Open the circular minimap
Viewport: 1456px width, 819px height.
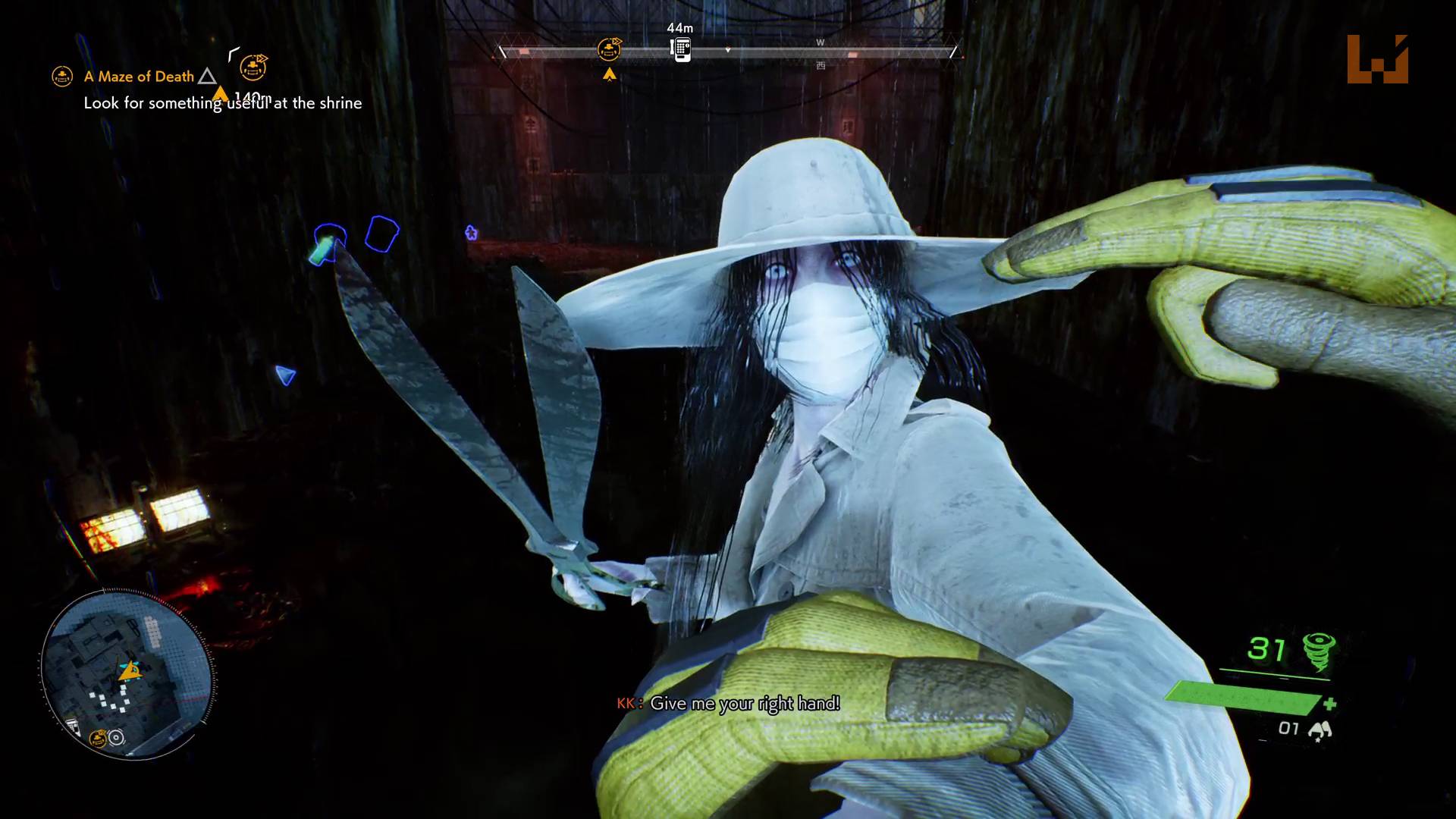click(127, 674)
